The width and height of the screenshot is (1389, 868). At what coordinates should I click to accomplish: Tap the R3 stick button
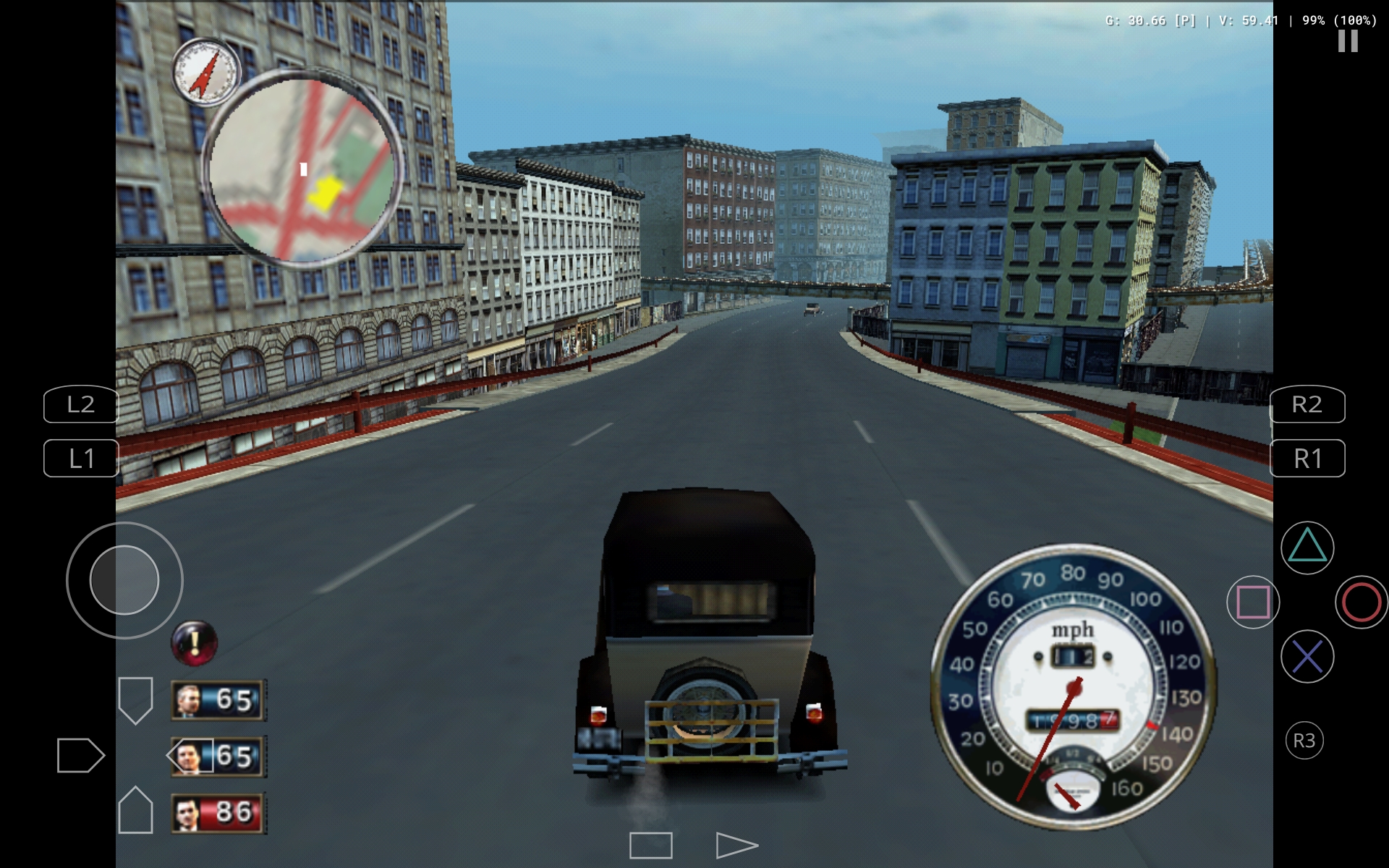click(1304, 740)
